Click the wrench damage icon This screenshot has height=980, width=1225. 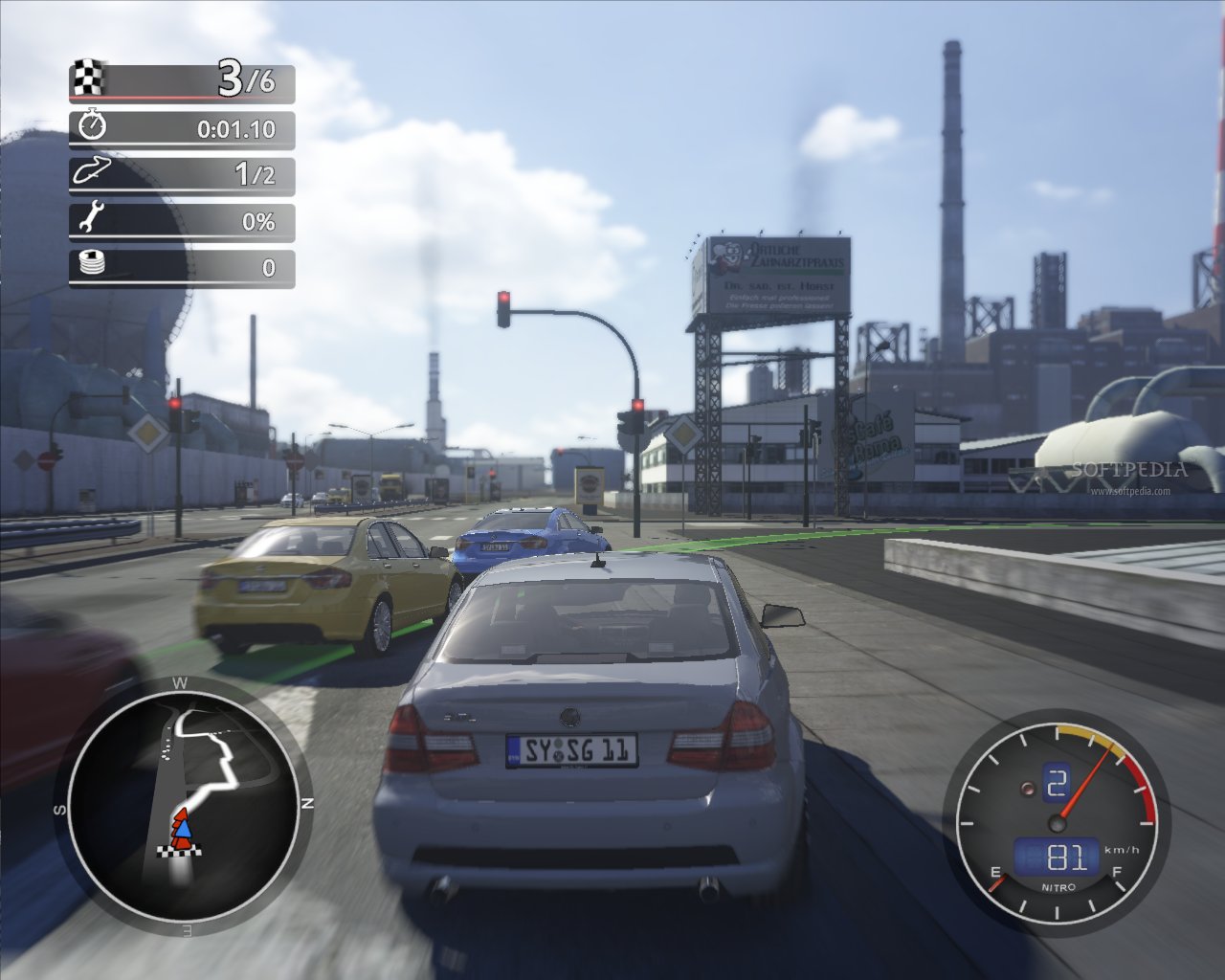pos(92,221)
